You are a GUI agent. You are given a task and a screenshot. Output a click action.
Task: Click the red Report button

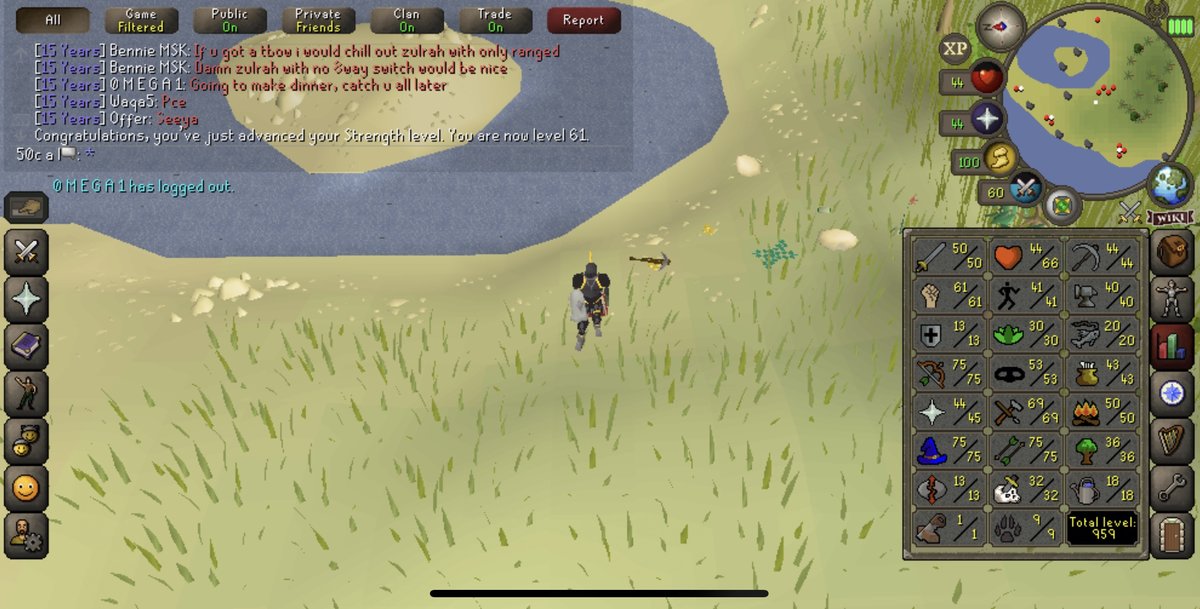click(583, 20)
